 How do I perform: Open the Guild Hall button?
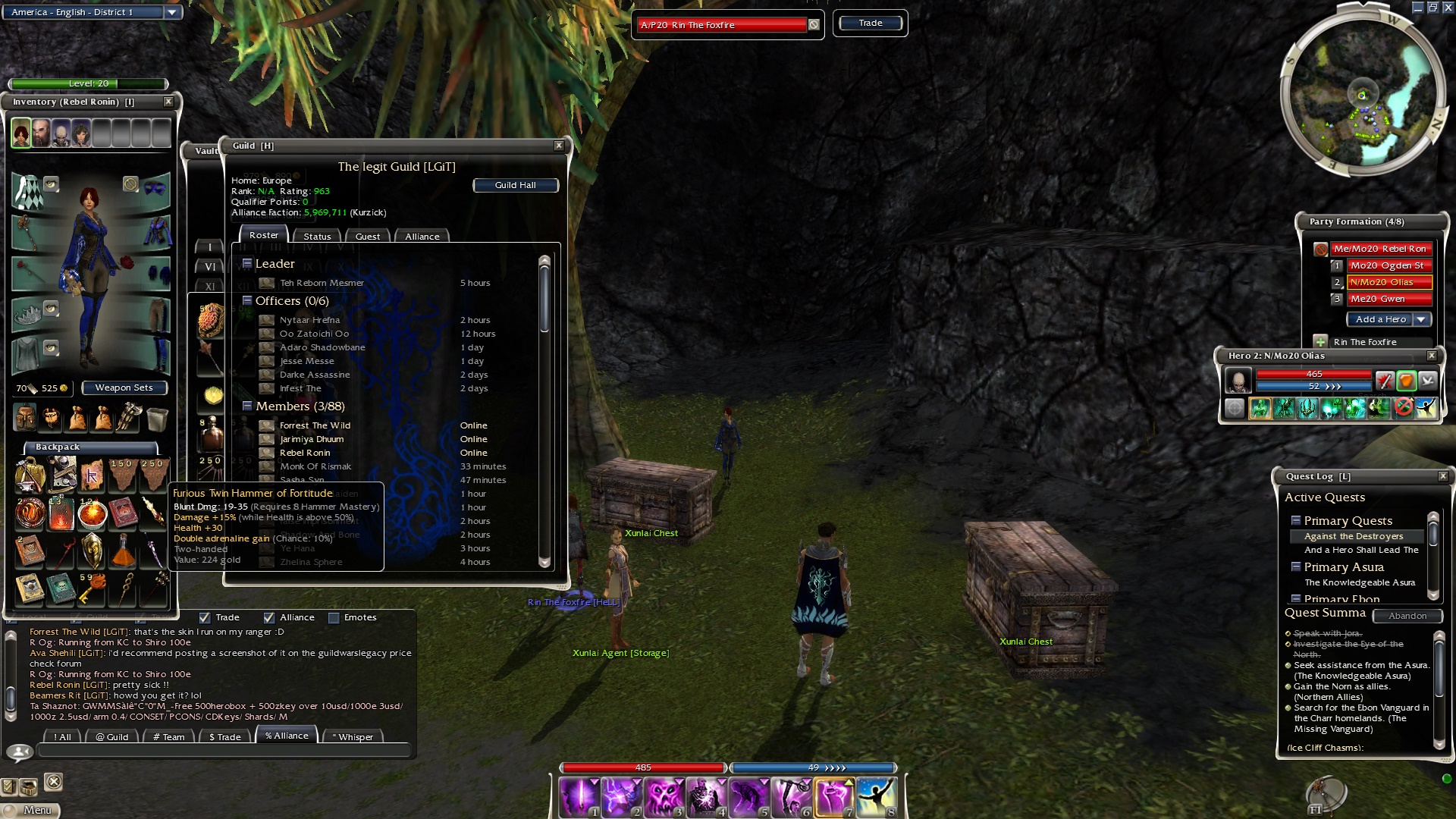pos(516,185)
